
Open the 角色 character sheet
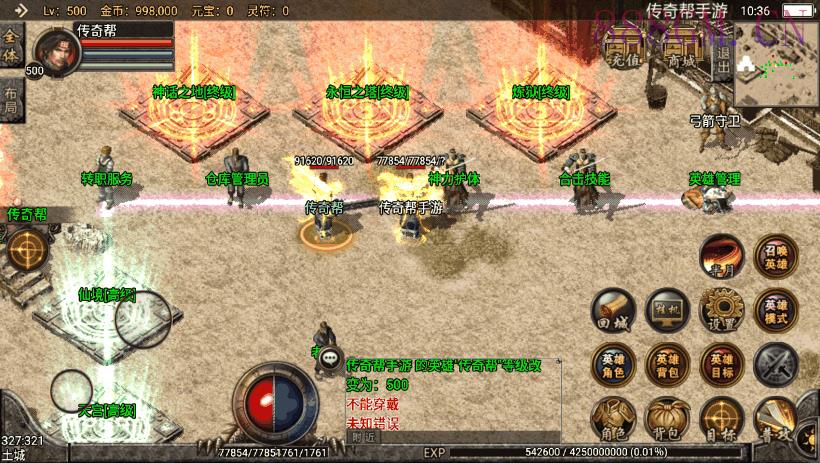tap(612, 420)
